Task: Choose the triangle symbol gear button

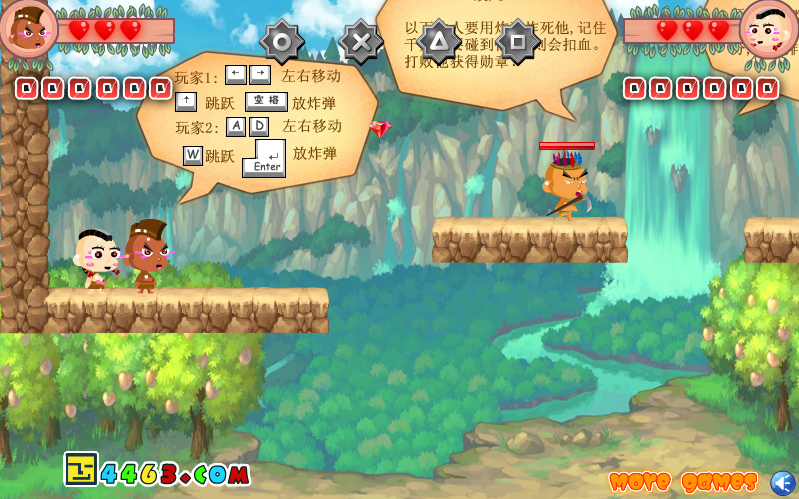Action: click(438, 41)
